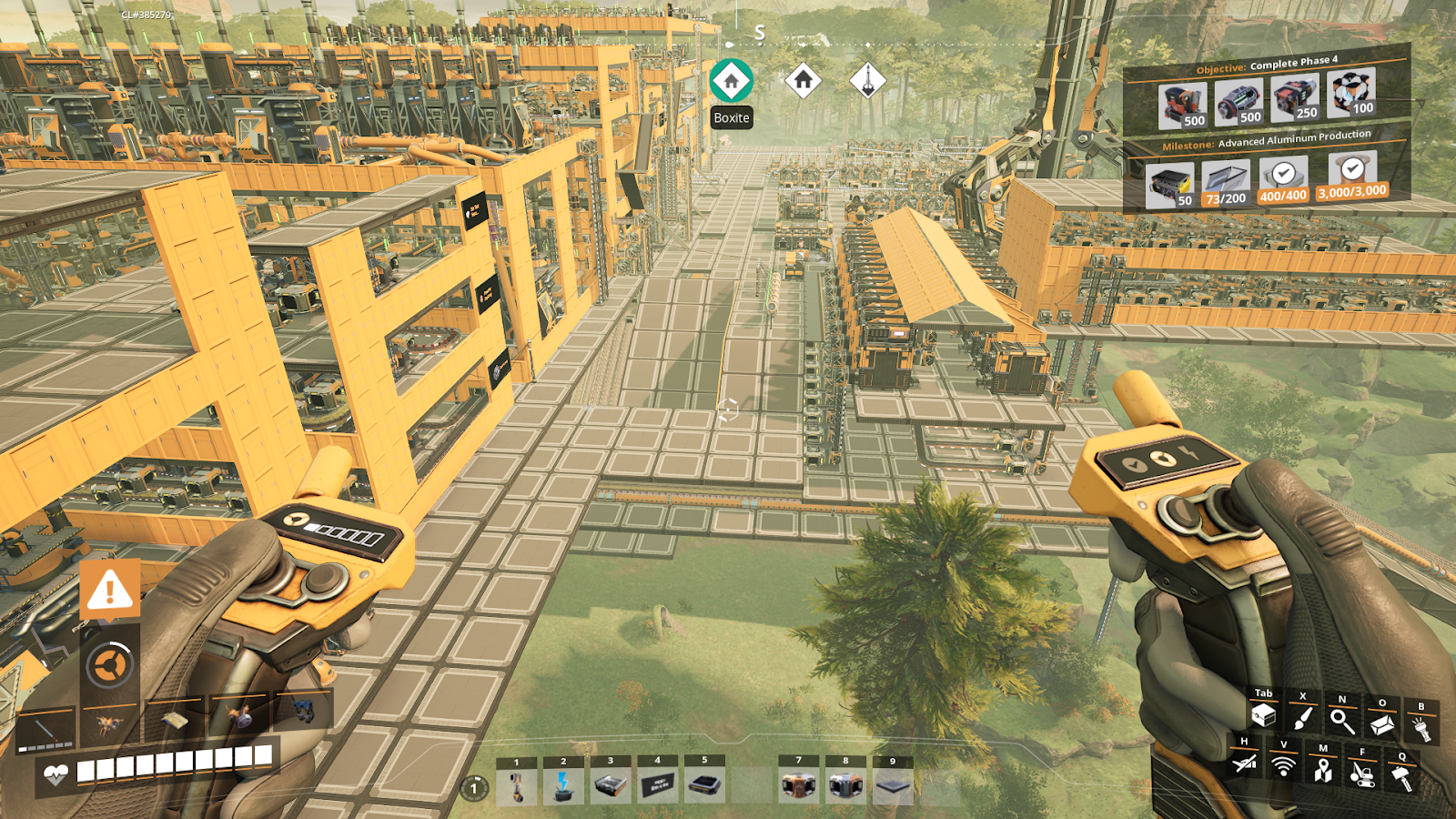The width and height of the screenshot is (1456, 819).
Task: Click the rocket beacon marker on the compass
Action: click(867, 80)
